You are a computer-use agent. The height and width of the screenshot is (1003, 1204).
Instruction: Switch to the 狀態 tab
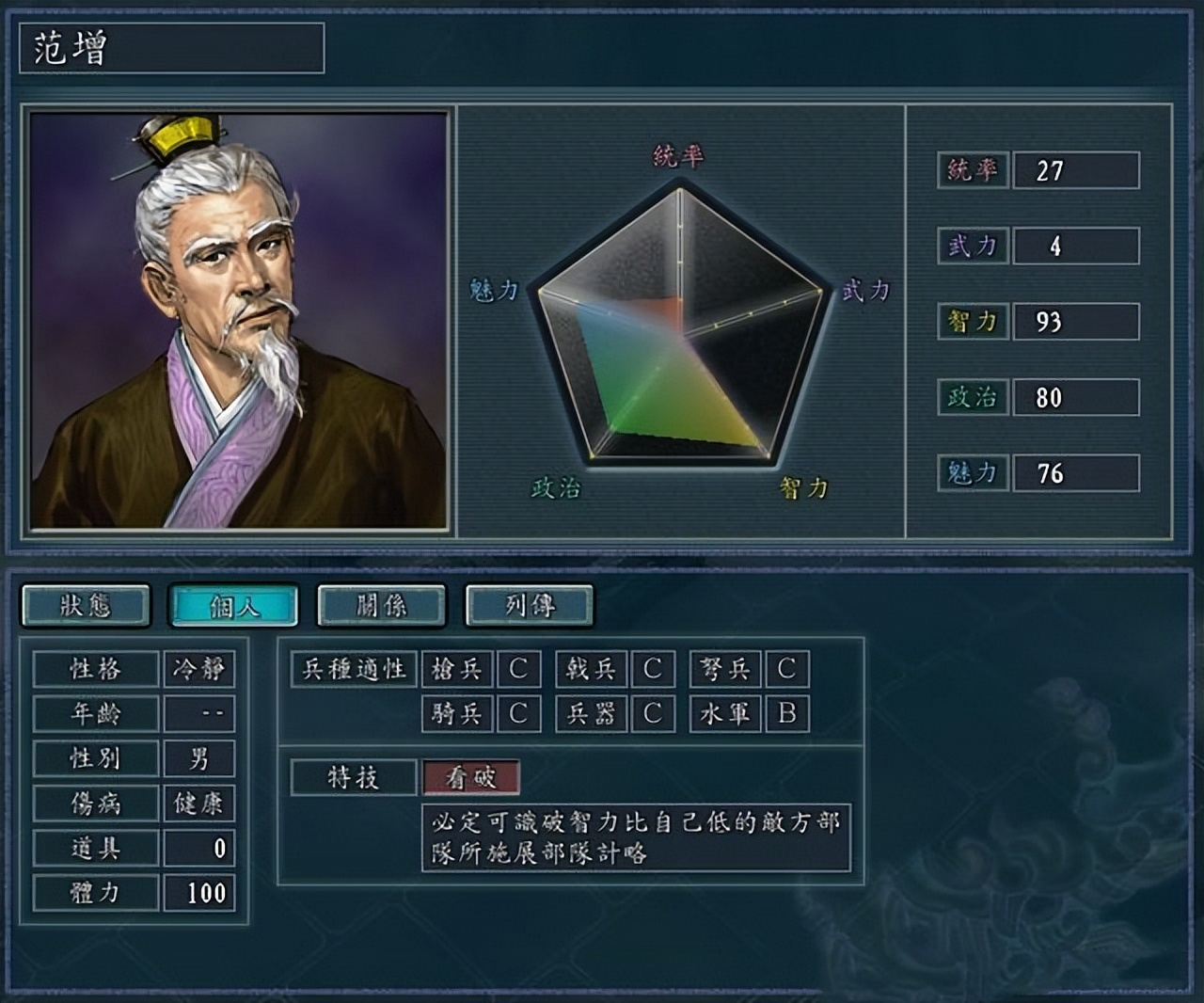(87, 606)
